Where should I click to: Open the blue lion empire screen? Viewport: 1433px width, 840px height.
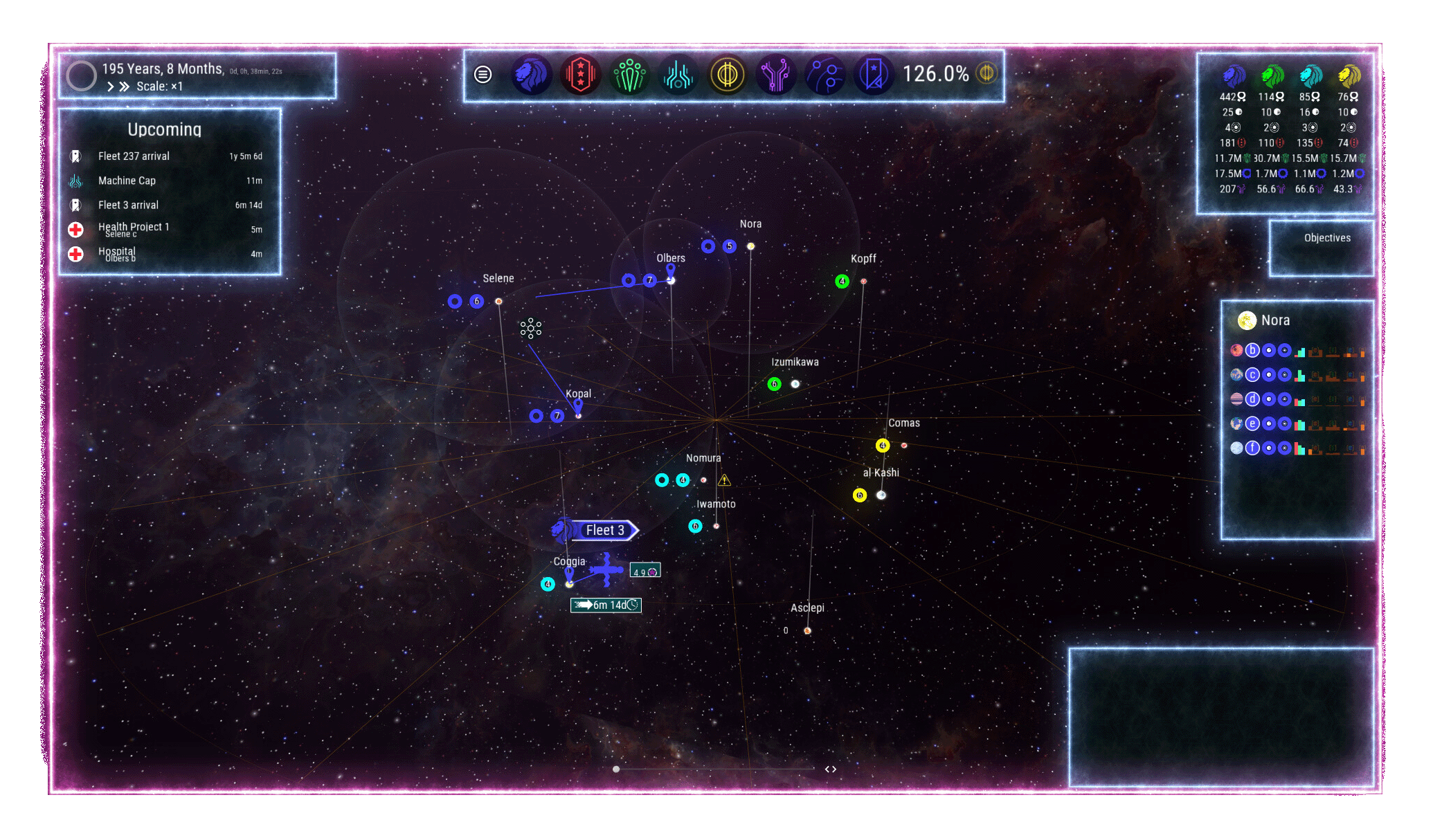coord(531,74)
